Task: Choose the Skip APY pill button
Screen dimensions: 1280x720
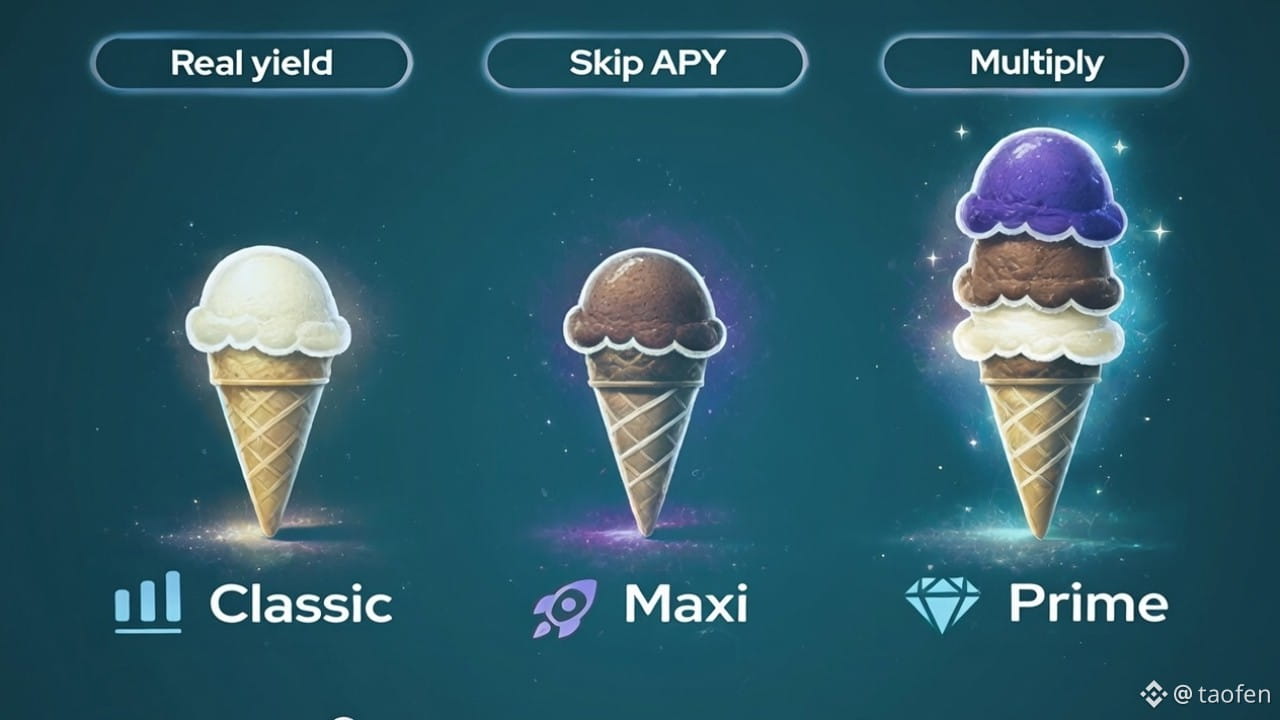Action: click(x=646, y=63)
